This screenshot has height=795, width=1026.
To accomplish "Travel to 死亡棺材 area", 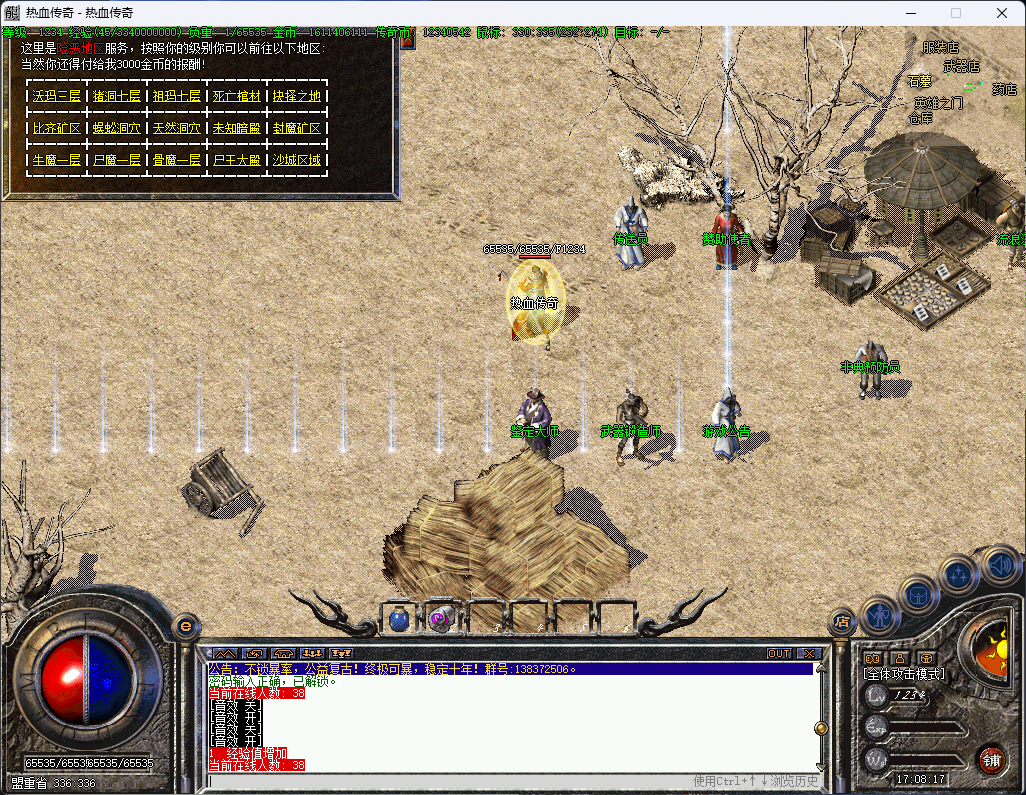I will click(x=237, y=96).
